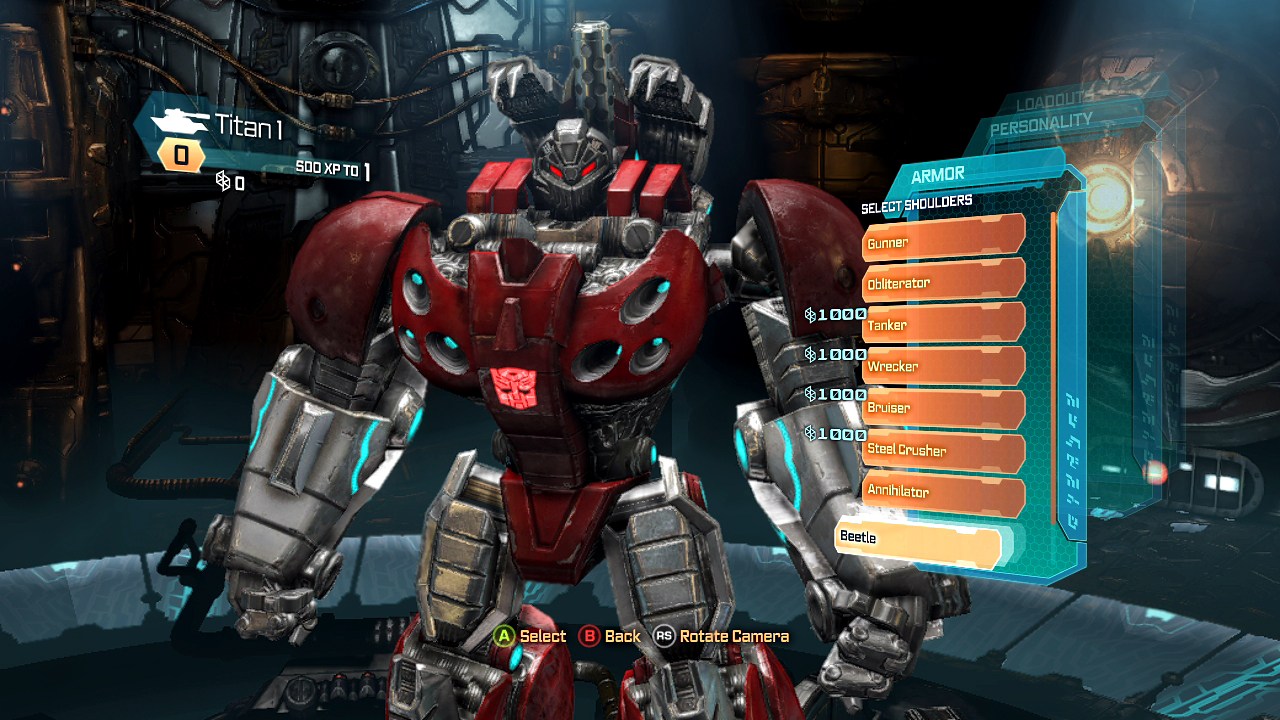Pick the Tanker shoulder armor

pos(942,324)
